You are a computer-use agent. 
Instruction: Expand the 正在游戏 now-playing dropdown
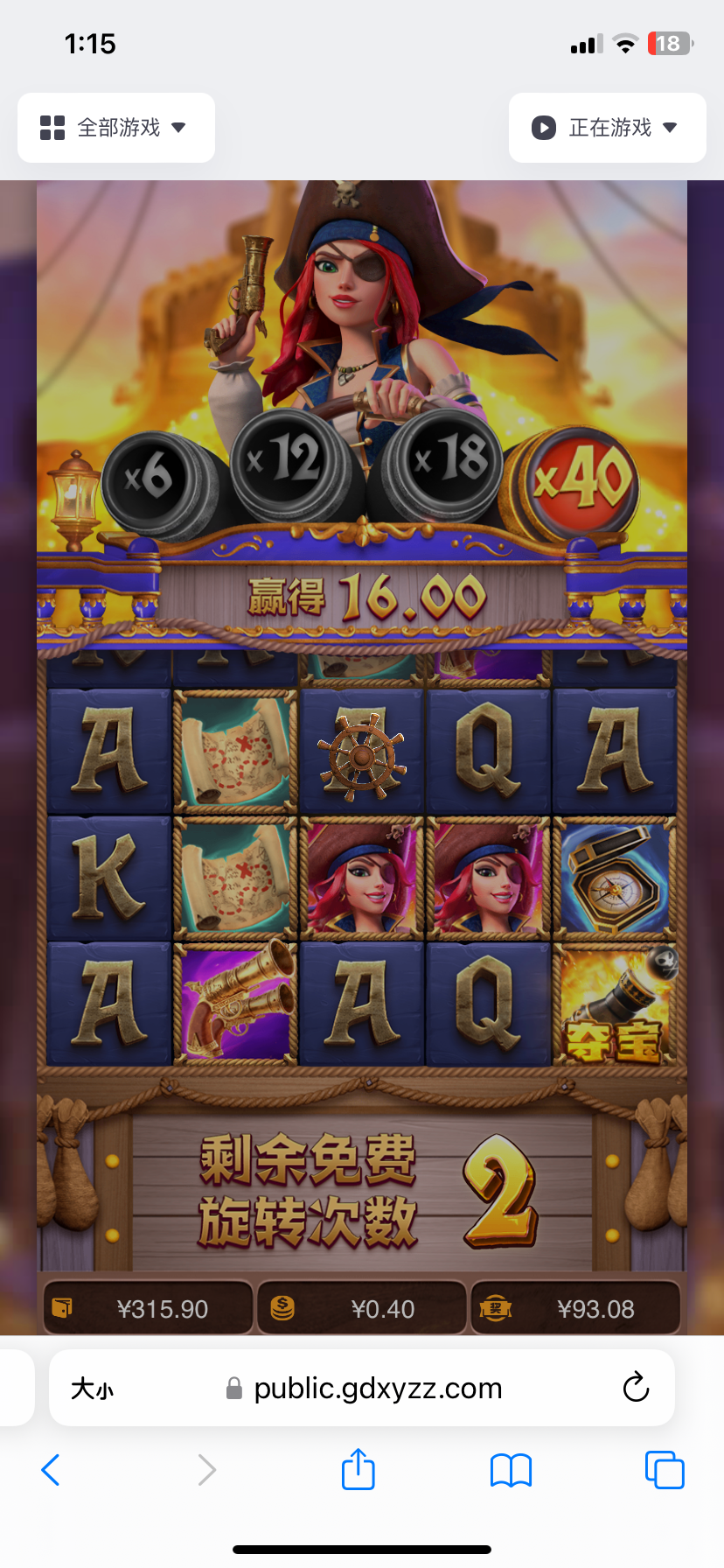click(x=607, y=128)
